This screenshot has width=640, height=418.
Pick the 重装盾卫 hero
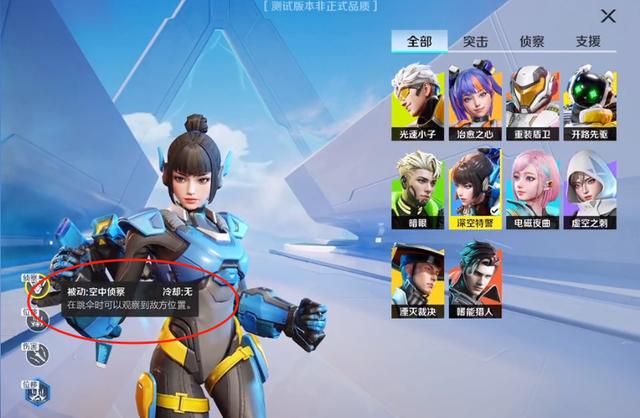(532, 98)
